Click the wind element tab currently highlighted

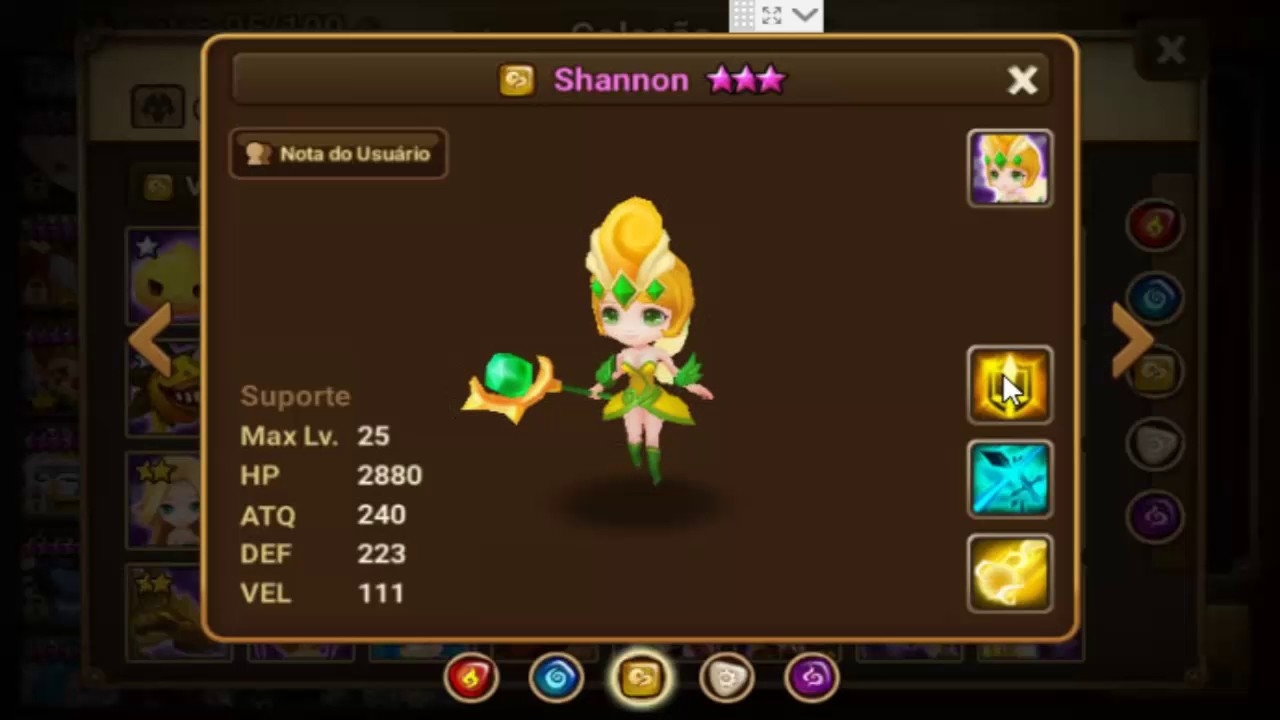(641, 677)
